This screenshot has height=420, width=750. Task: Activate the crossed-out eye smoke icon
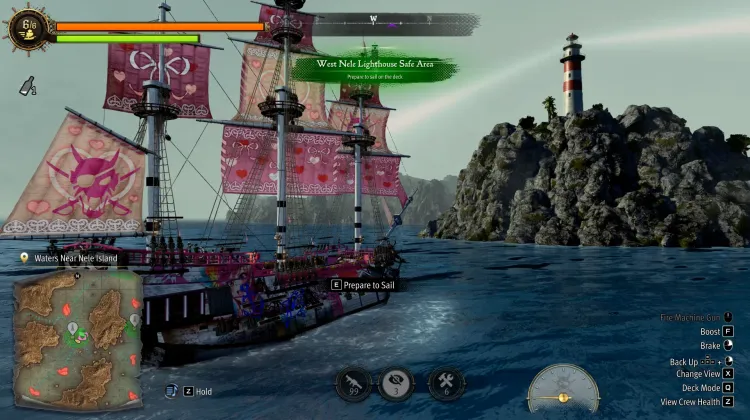(396, 383)
